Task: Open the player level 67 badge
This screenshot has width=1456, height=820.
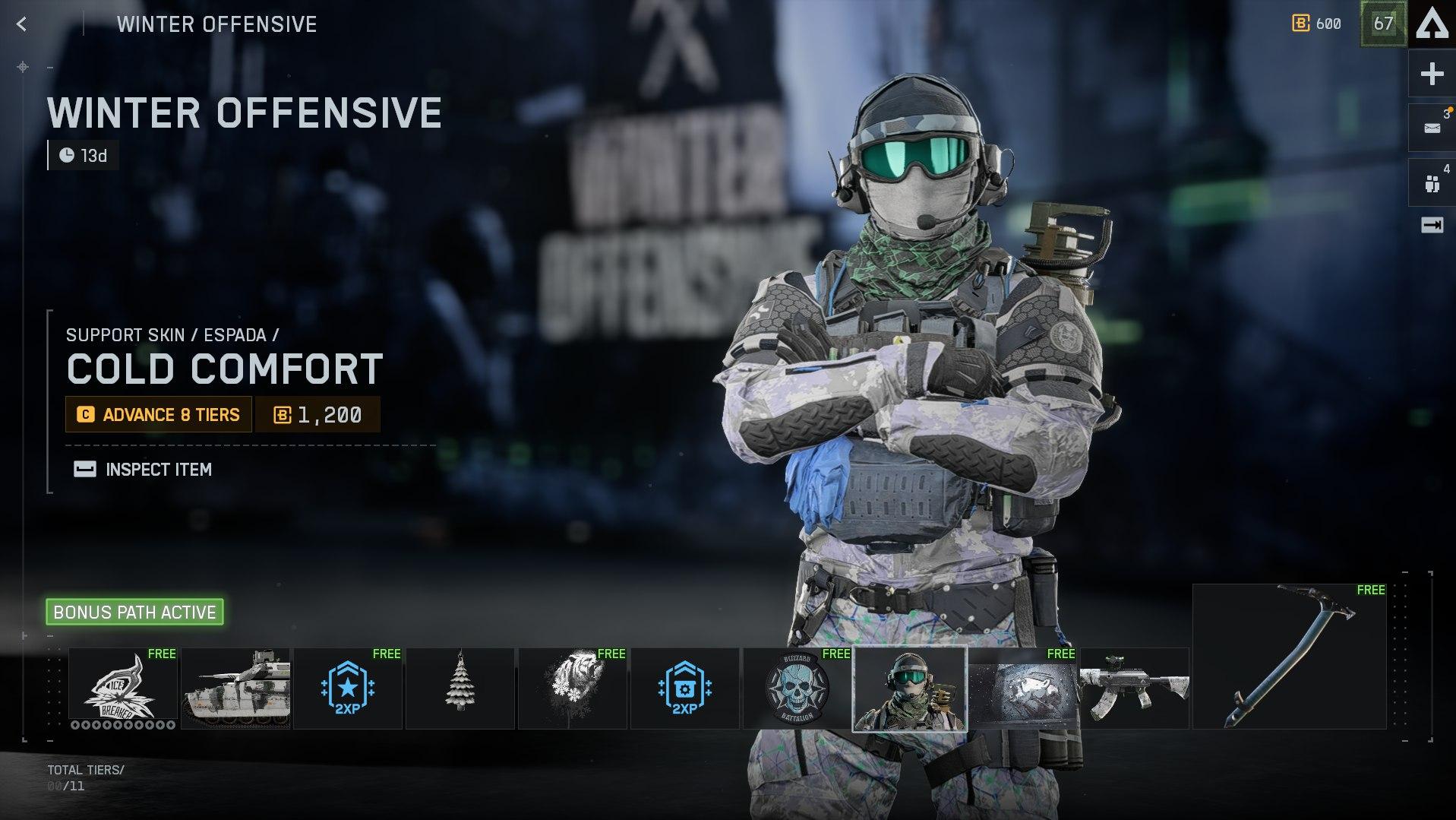Action: [1383, 24]
